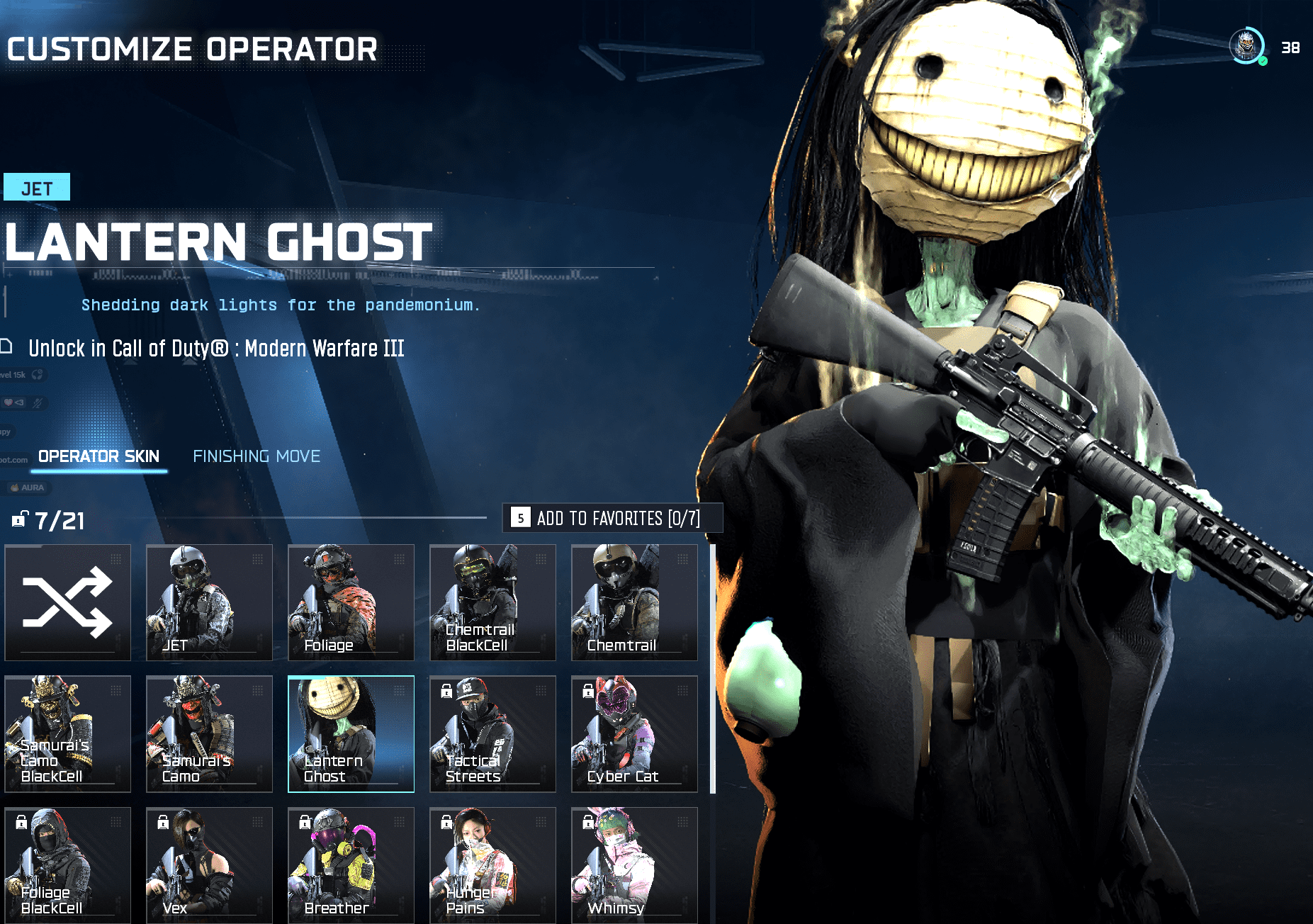Choose Samurai's Camo BlackCell skin
This screenshot has height=924, width=1313.
coord(68,733)
